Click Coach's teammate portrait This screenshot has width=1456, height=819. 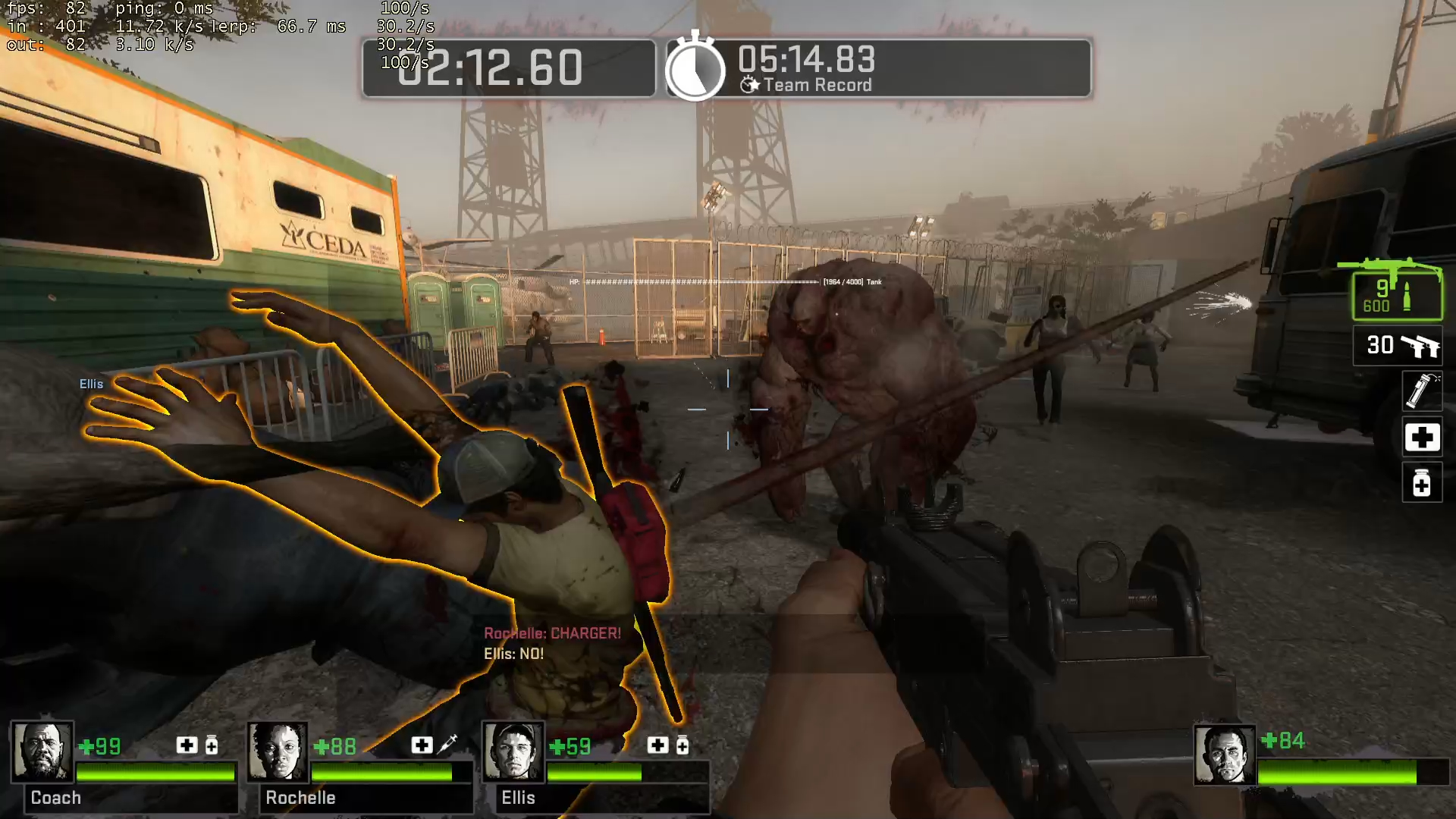pyautogui.click(x=42, y=752)
